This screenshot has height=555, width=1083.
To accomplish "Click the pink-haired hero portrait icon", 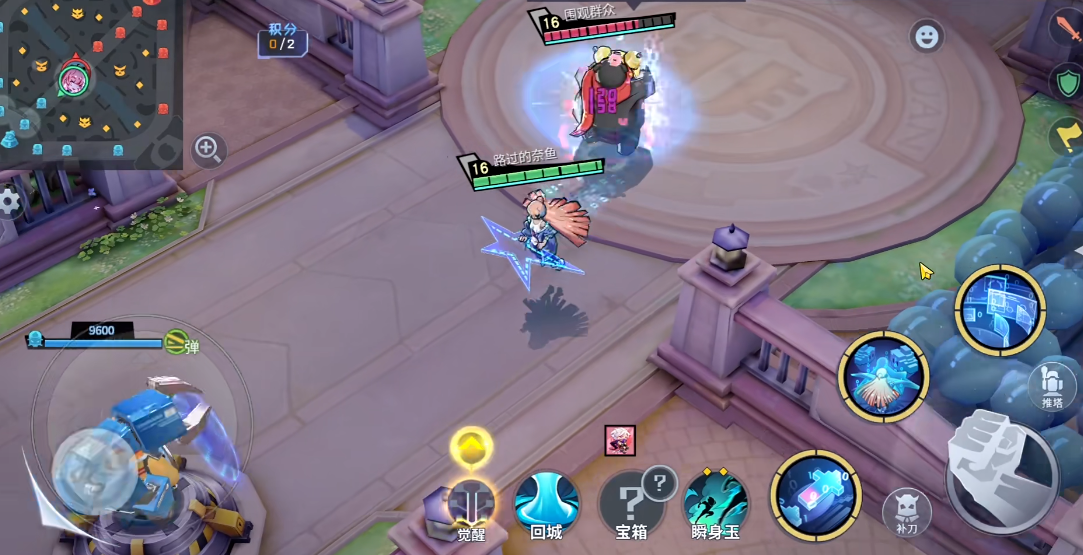I will point(620,440).
